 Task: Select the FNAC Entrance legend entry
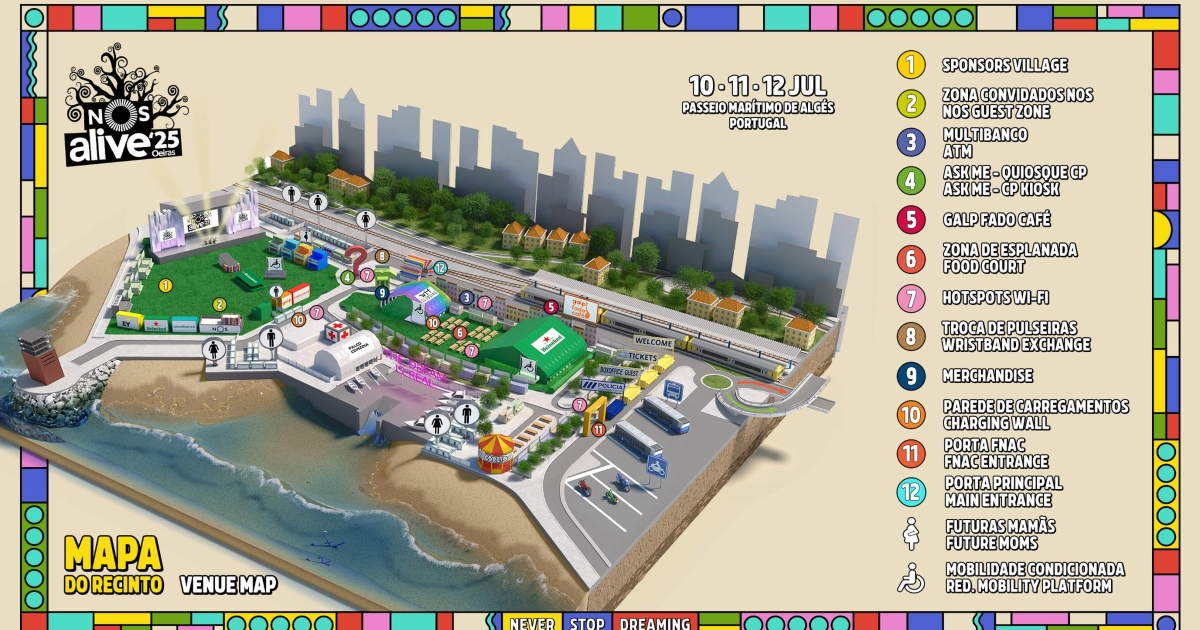pyautogui.click(x=995, y=454)
